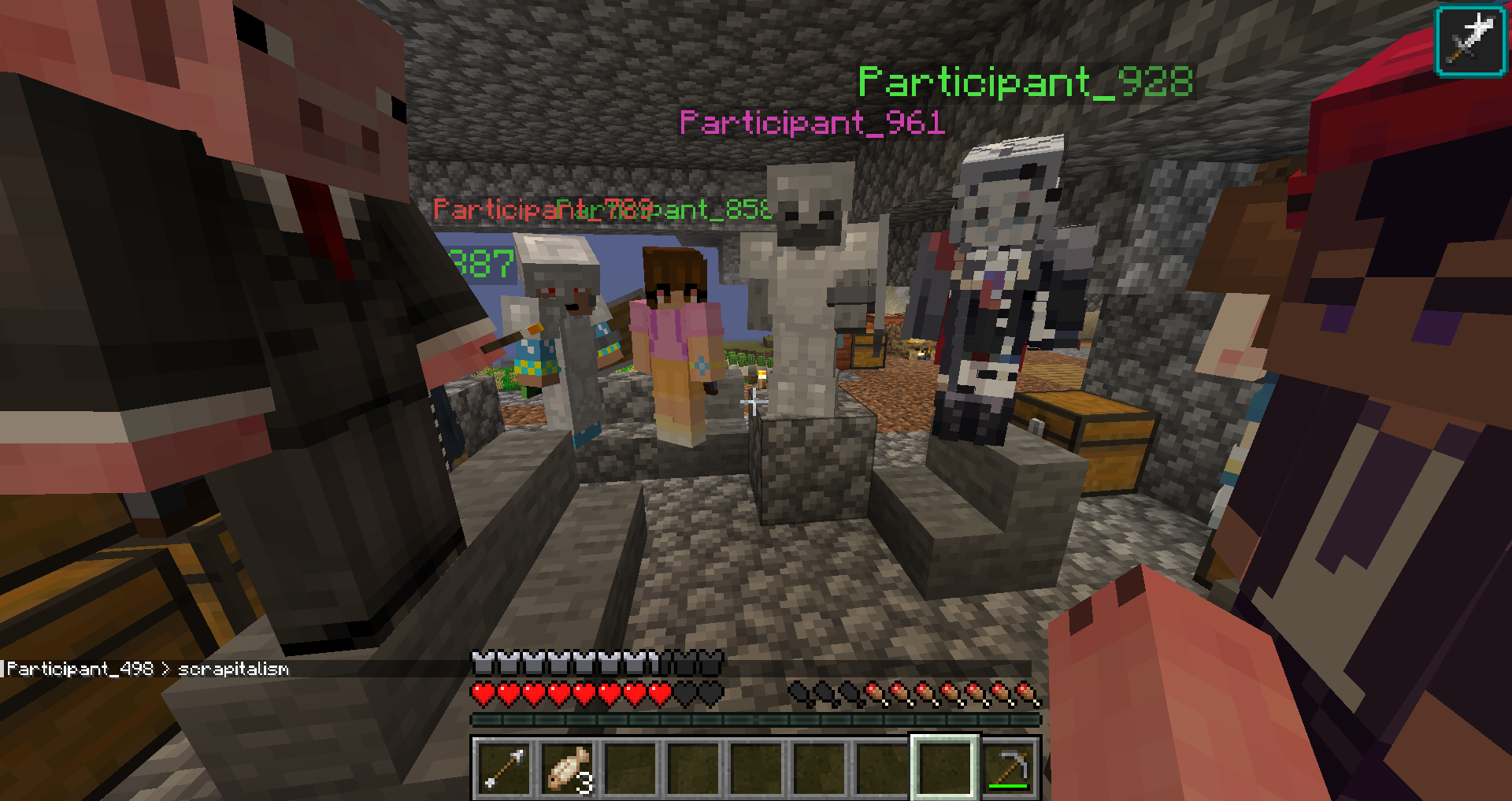Click the highlighted empty hotbar slot
This screenshot has height=801, width=1512.
945,768
